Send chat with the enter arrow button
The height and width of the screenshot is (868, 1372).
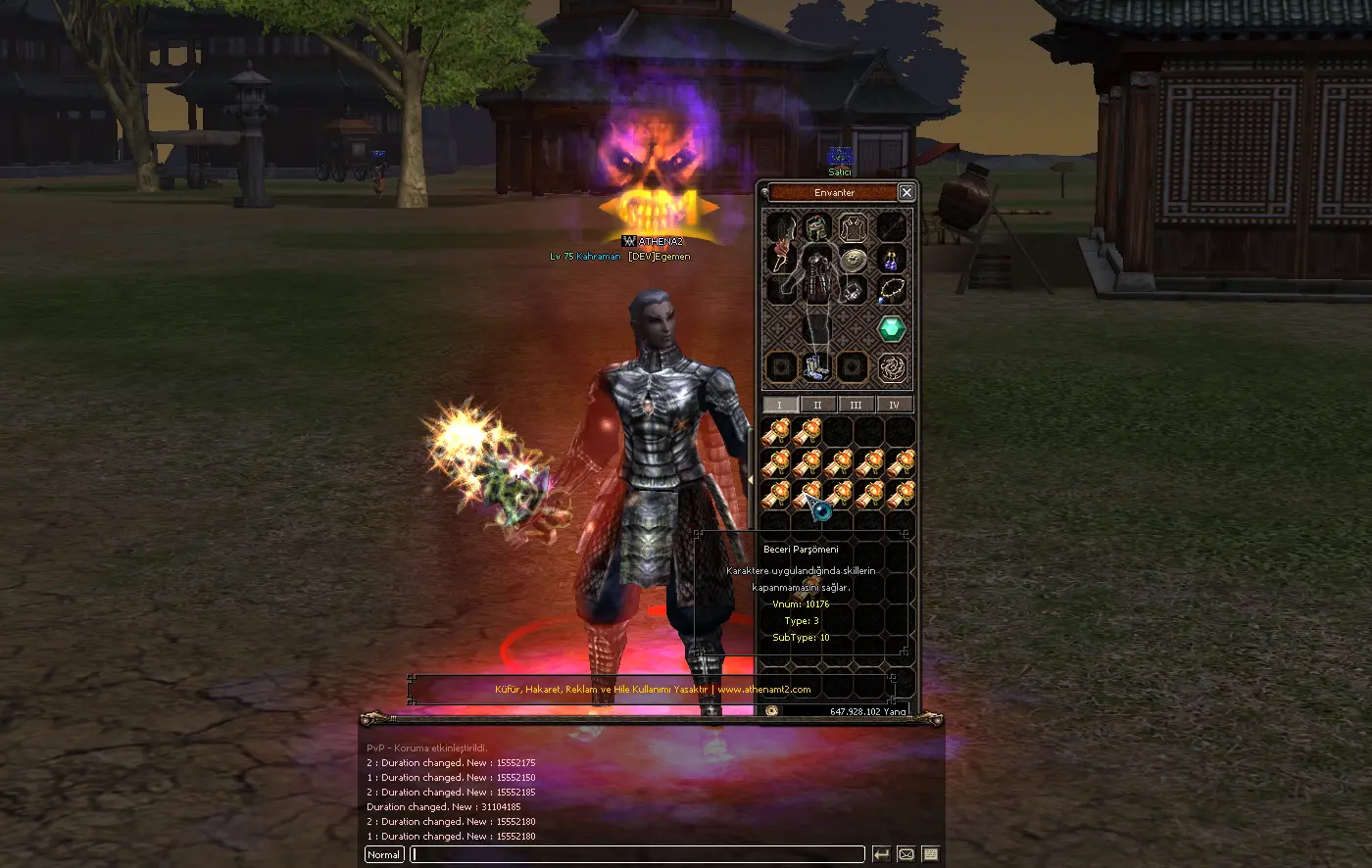click(881, 854)
